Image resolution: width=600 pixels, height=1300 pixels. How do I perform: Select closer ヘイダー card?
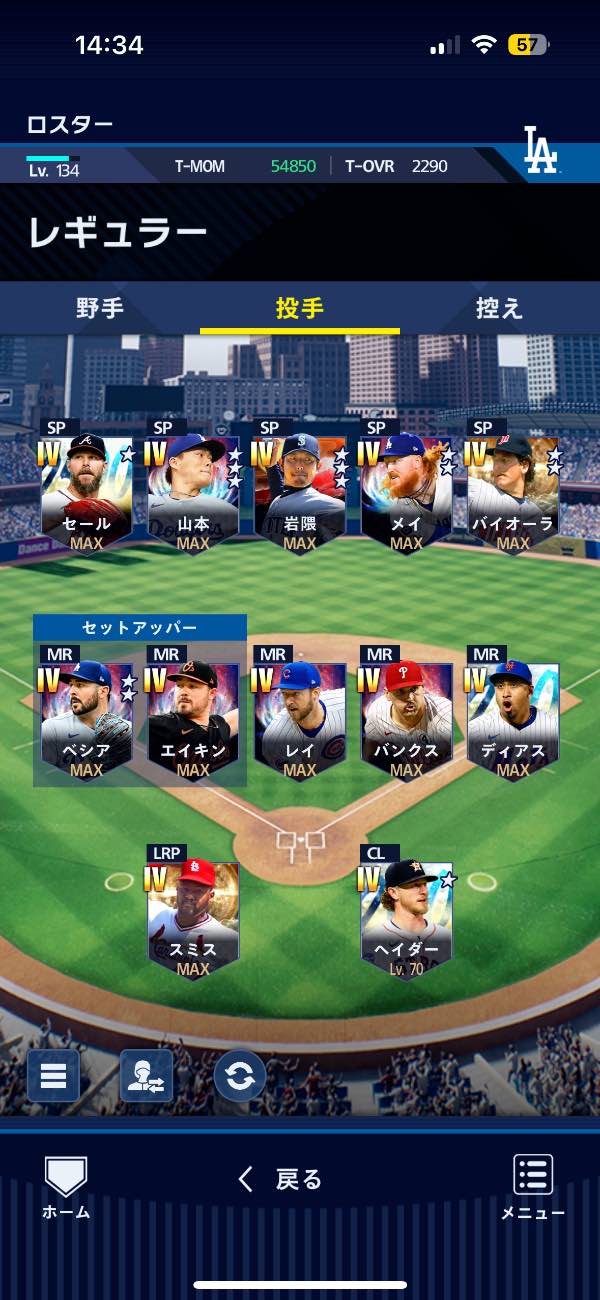coord(406,917)
